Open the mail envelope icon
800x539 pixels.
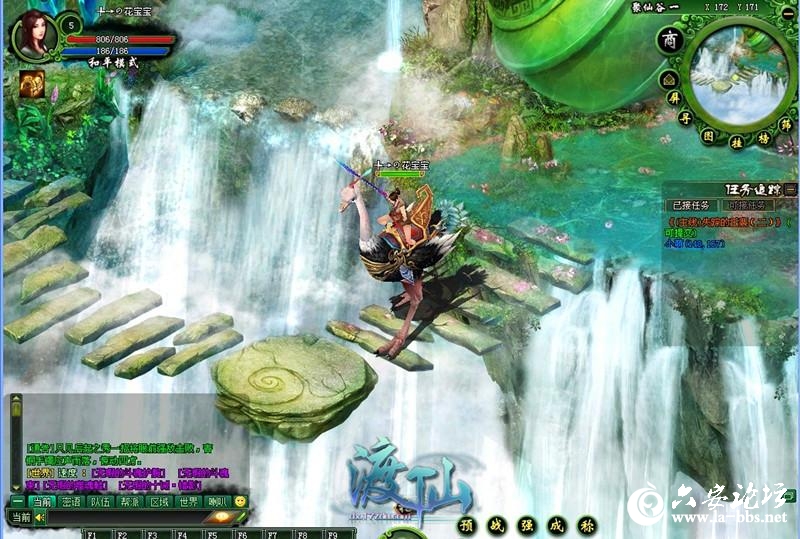coord(669,79)
